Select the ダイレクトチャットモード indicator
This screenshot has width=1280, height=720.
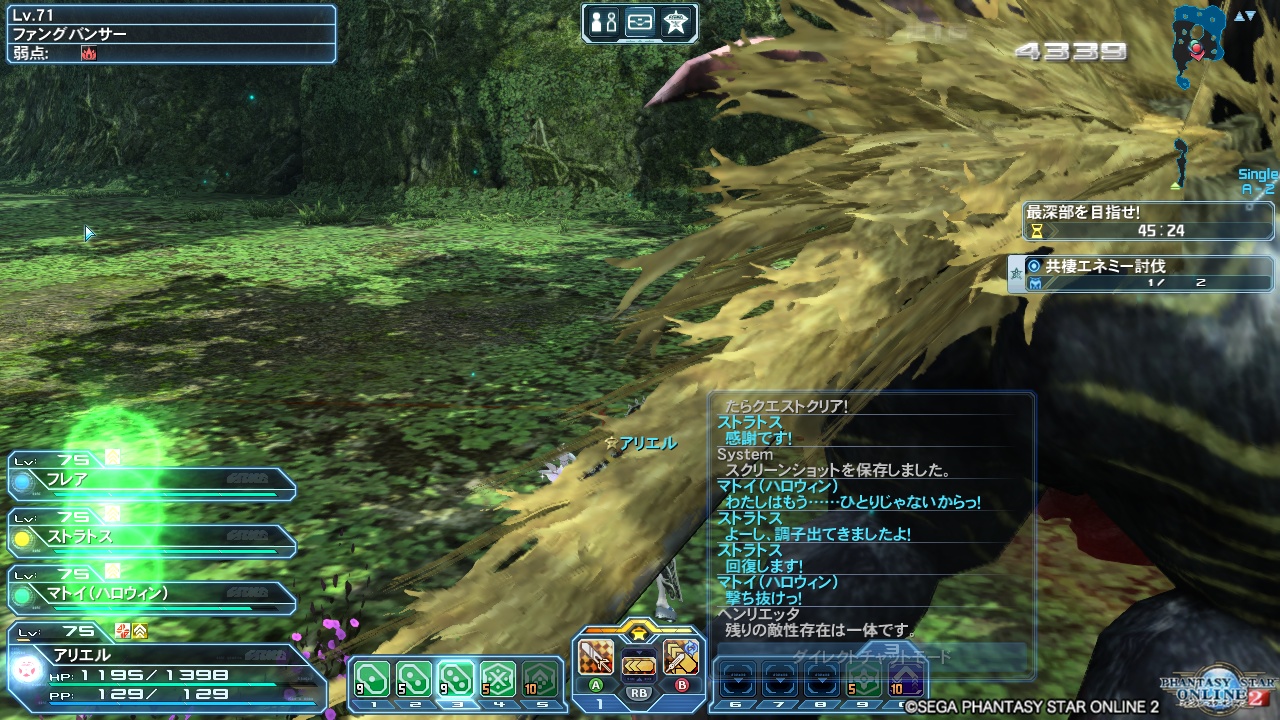[x=870, y=653]
